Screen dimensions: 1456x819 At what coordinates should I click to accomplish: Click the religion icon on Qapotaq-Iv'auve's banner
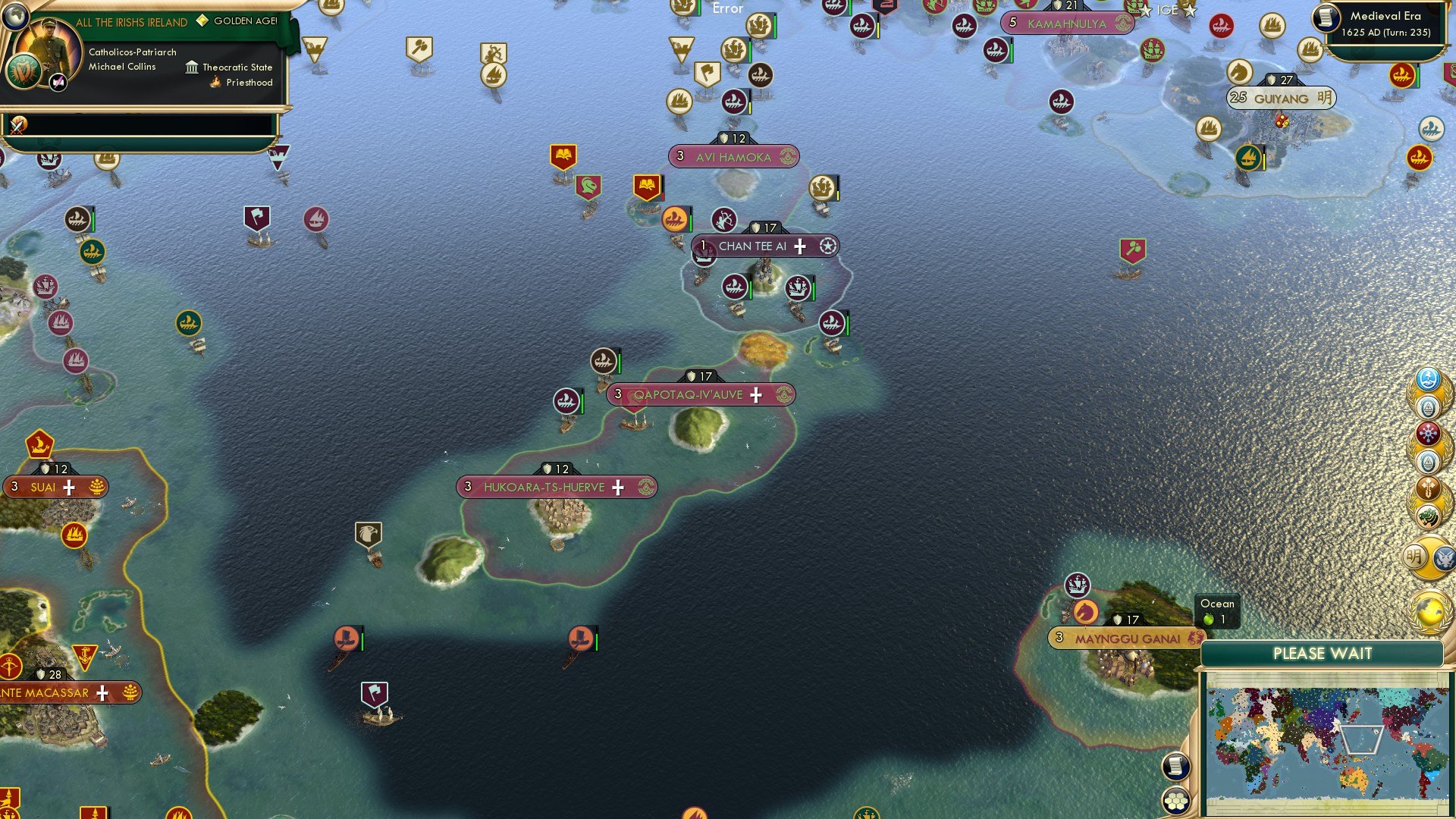783,395
